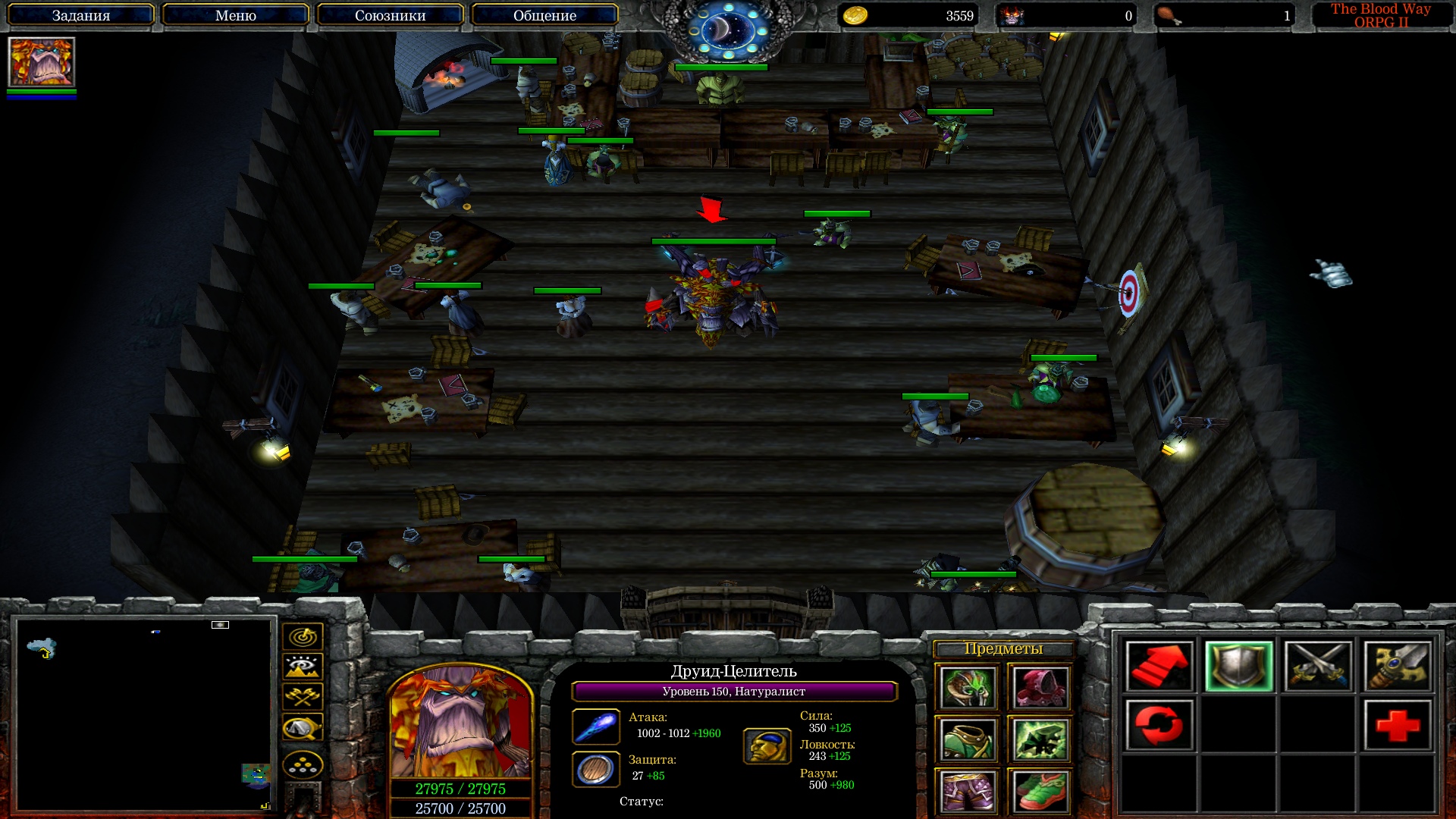This screenshot has height=819, width=1456.
Task: Open the Союзники allies panel
Action: 390,15
